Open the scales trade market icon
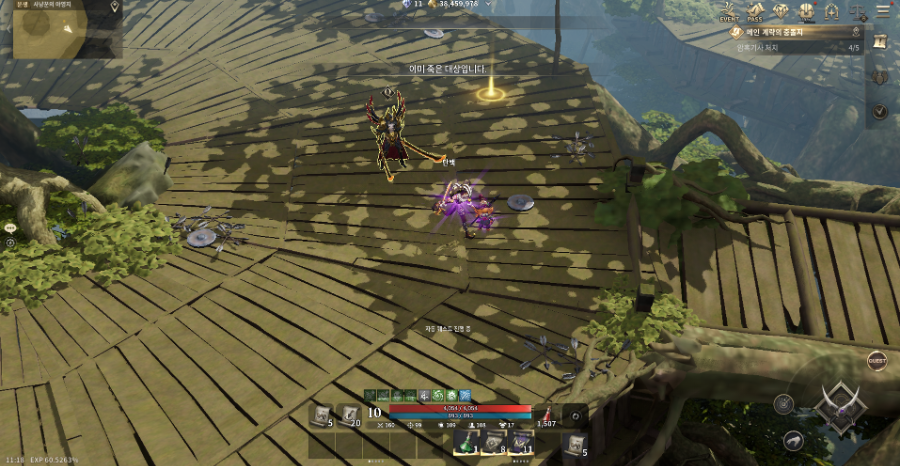This screenshot has width=900, height=466. 856,11
